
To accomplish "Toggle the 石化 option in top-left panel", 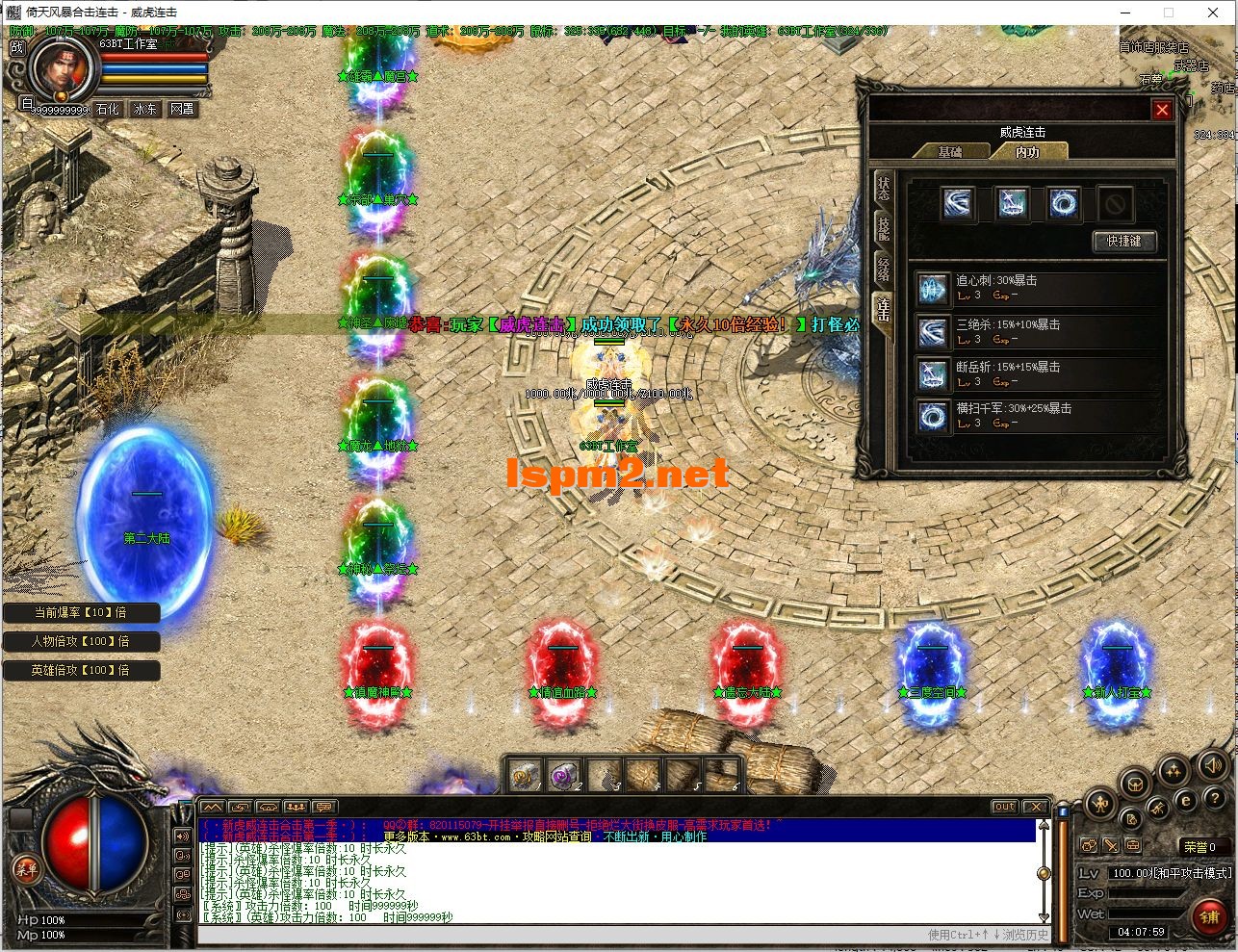I will click(x=107, y=109).
